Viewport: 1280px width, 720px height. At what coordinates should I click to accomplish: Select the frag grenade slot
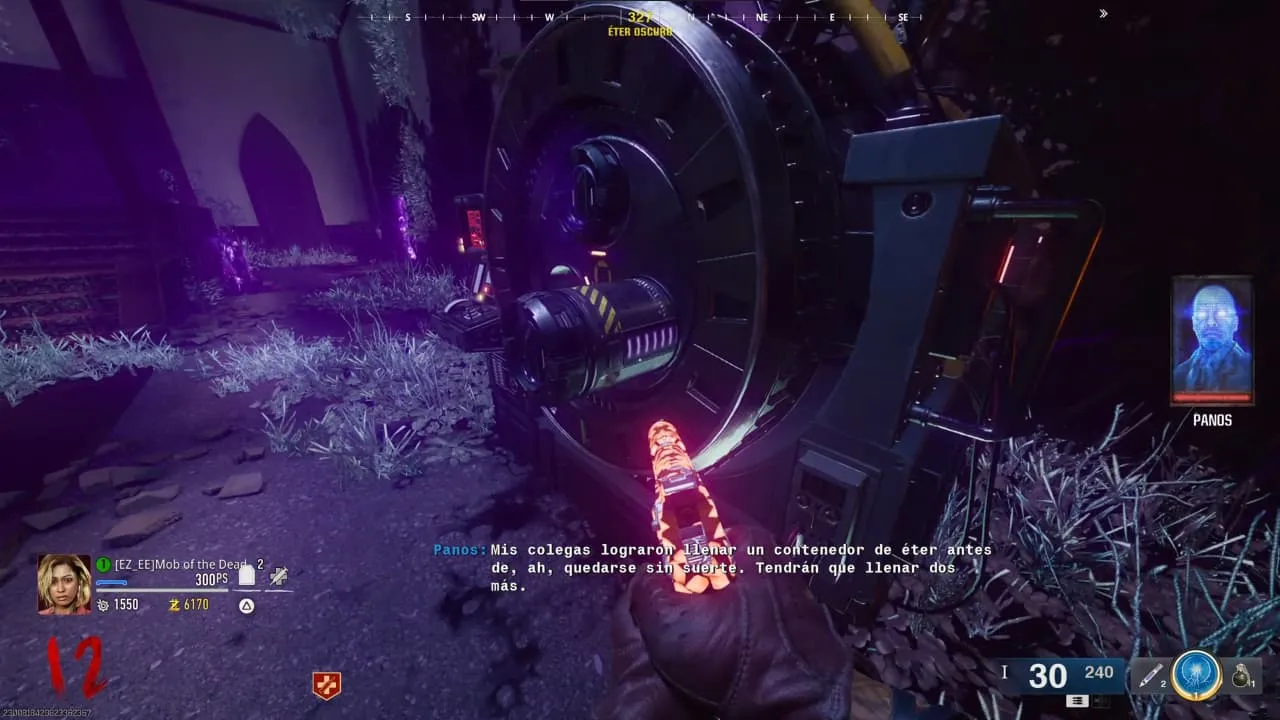click(x=1242, y=677)
